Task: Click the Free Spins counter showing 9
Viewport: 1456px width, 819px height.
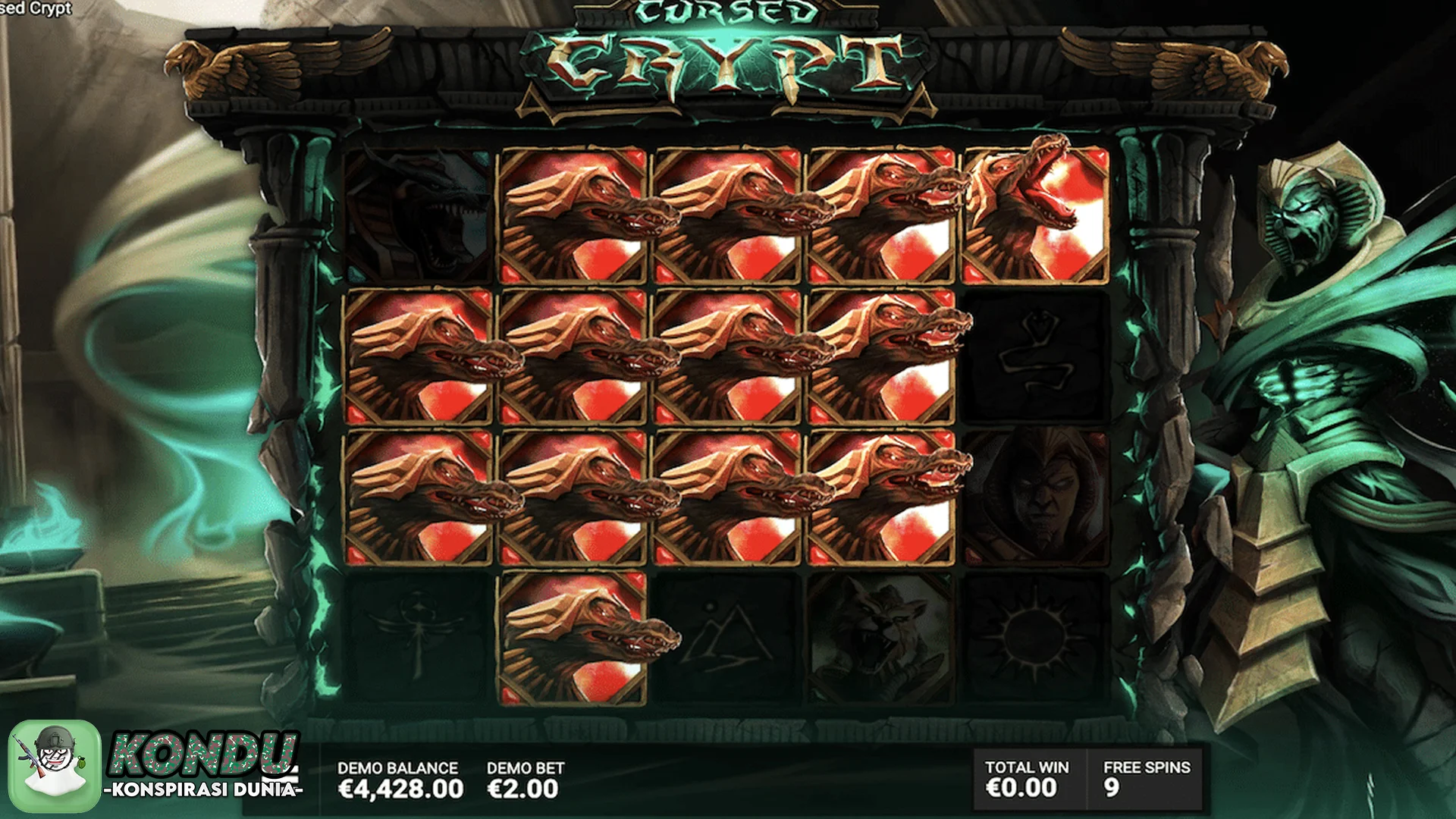Action: [x=1145, y=777]
